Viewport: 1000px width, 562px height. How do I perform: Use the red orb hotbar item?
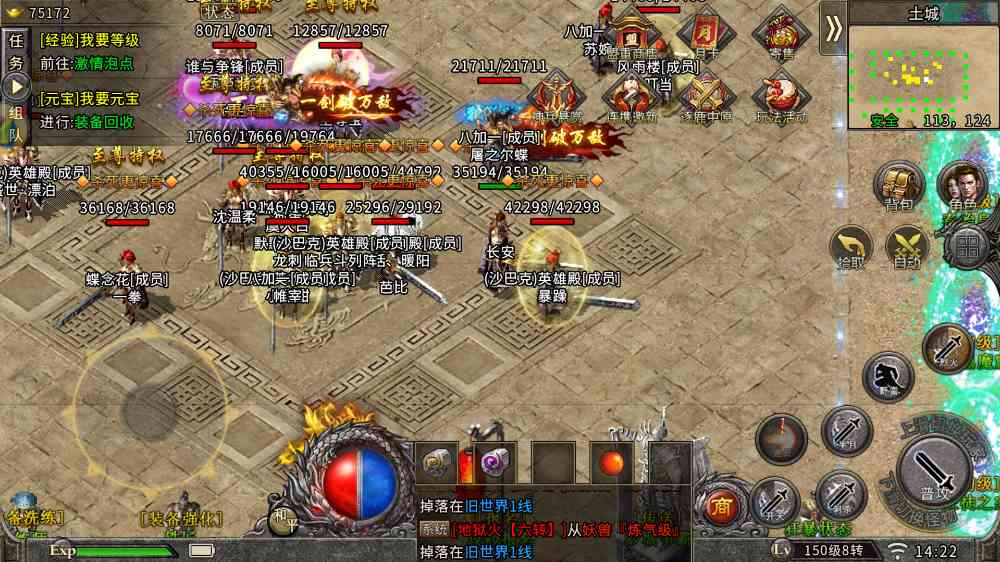click(x=610, y=463)
